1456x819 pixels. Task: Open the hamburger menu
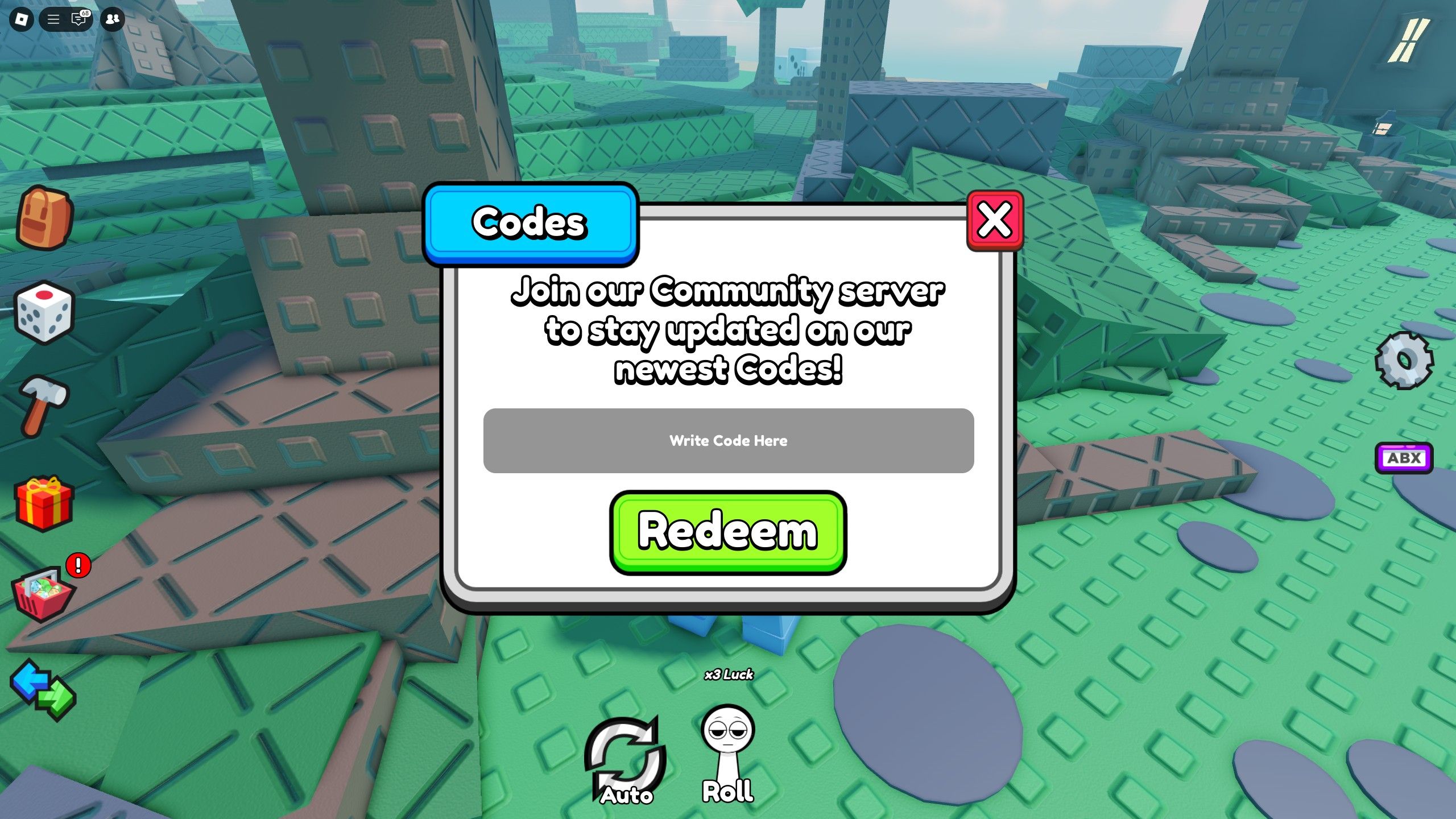[x=54, y=19]
